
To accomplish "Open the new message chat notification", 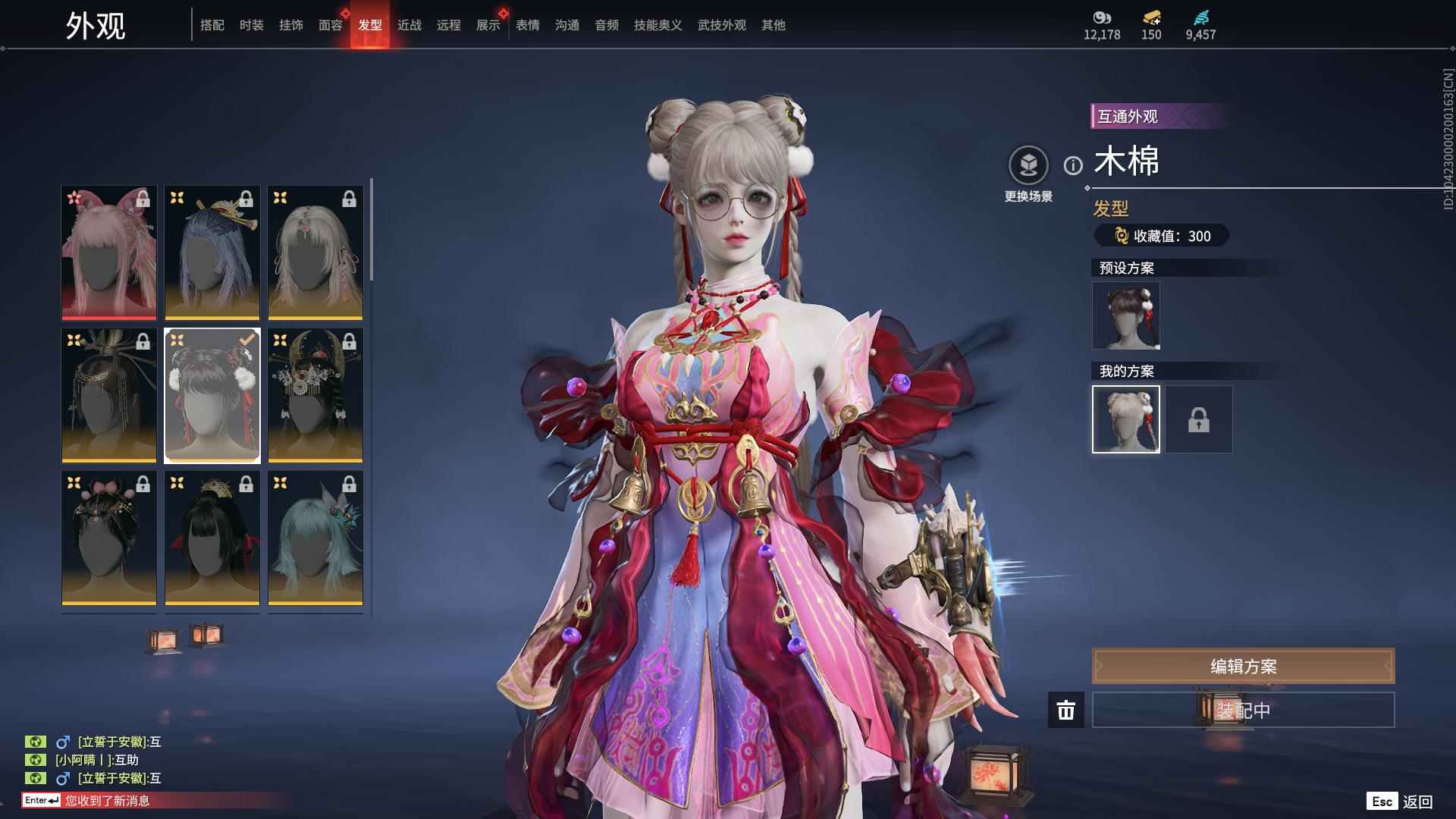I will [x=106, y=801].
